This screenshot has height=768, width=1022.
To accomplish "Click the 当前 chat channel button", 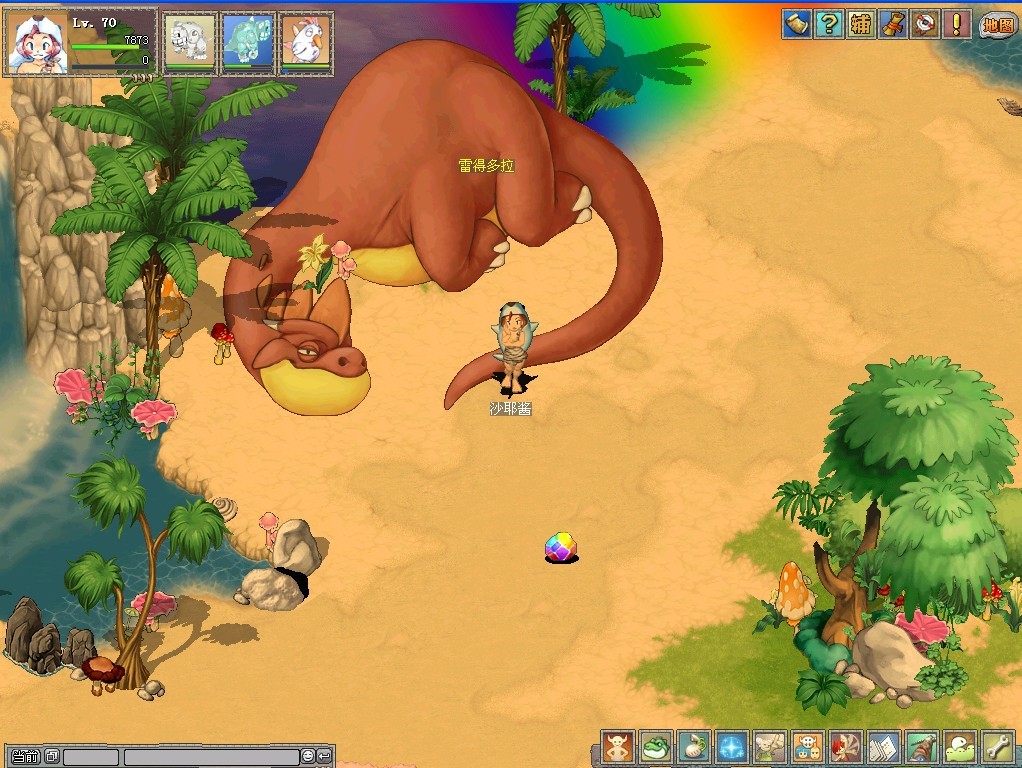I will [x=26, y=757].
